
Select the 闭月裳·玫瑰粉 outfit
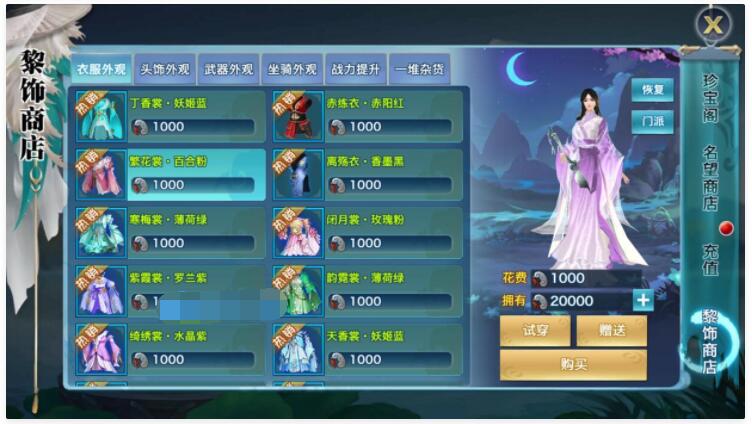click(367, 233)
